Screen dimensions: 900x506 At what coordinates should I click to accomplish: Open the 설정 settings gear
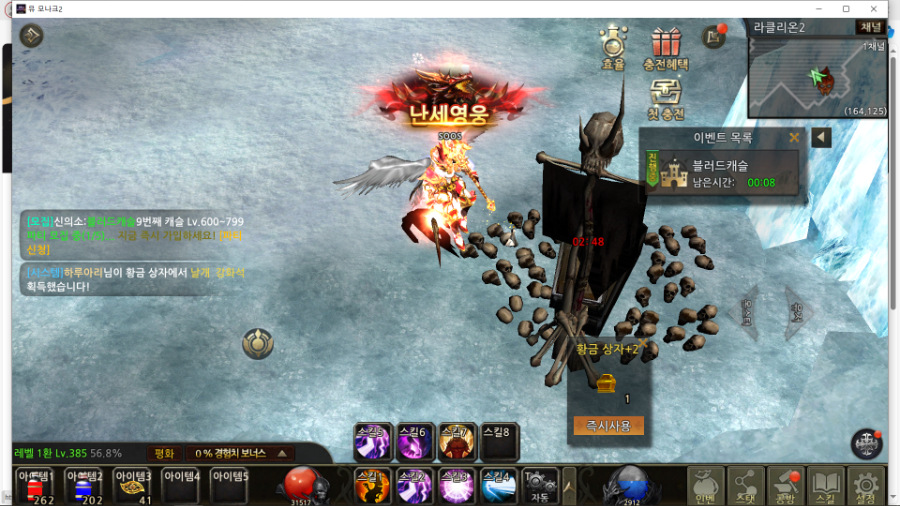pyautogui.click(x=866, y=486)
